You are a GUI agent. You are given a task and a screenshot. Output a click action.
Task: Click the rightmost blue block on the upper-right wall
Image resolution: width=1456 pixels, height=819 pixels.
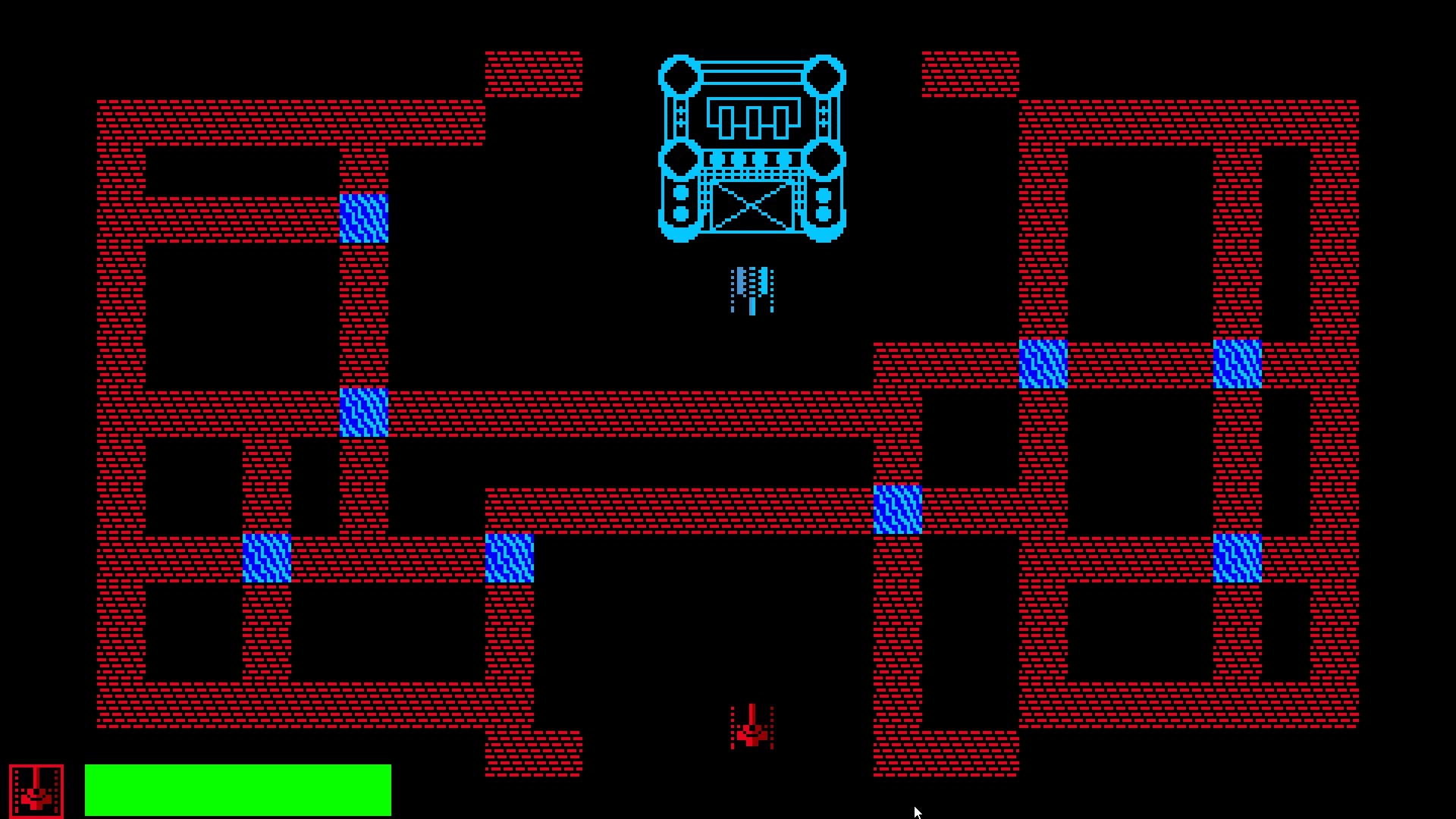click(x=1238, y=364)
